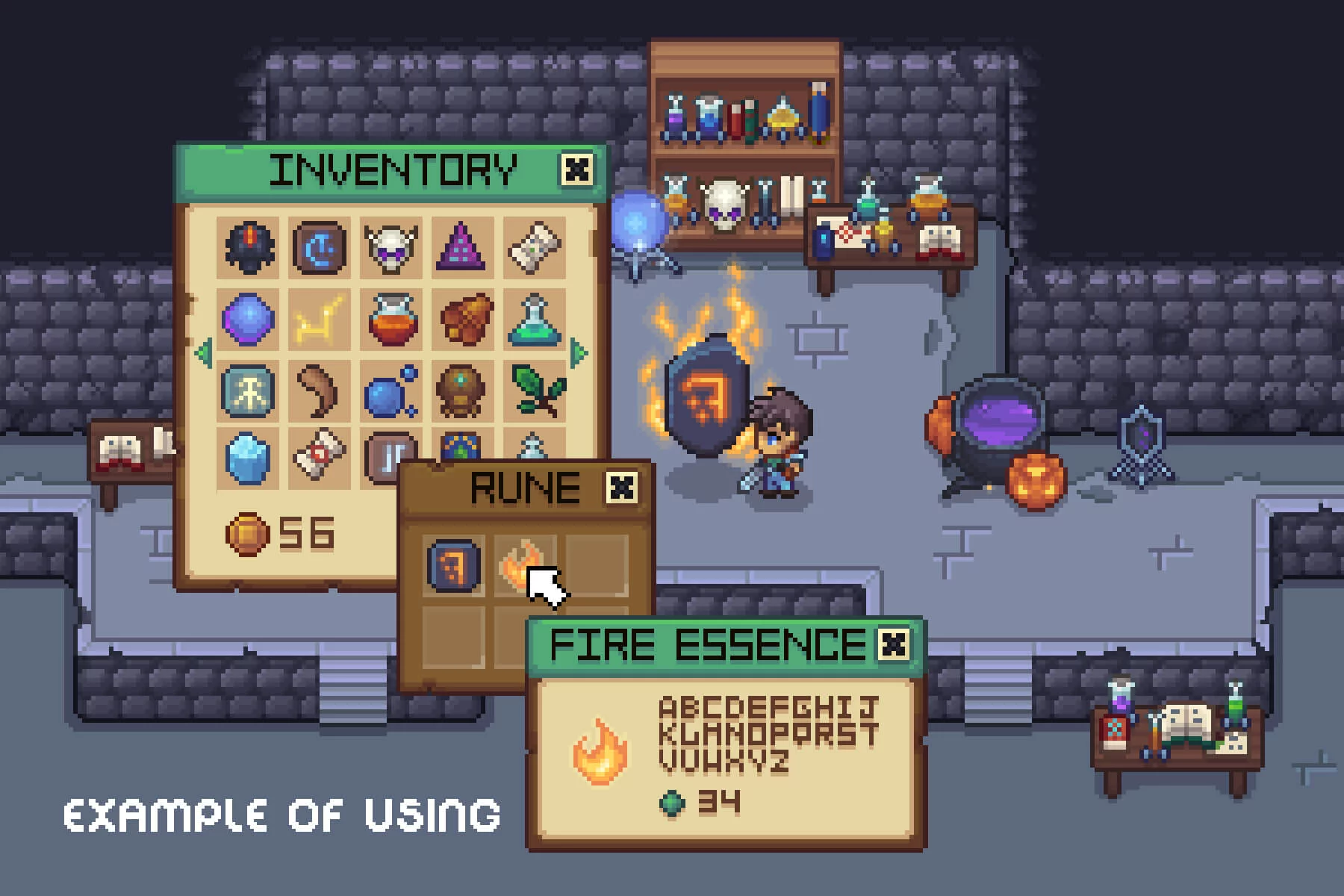This screenshot has height=896, width=1344.
Task: Select the light blue crystal item
Action: click(248, 457)
